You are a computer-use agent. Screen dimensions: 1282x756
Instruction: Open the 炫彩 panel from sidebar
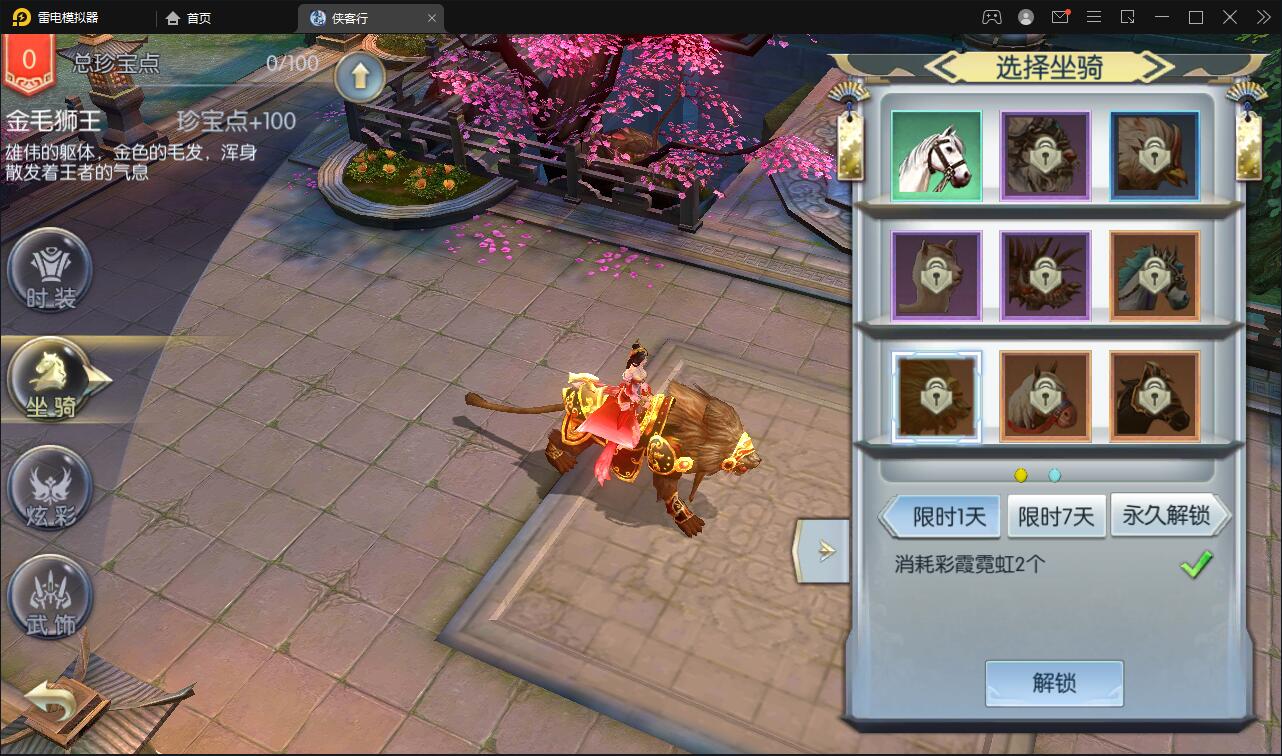click(50, 490)
